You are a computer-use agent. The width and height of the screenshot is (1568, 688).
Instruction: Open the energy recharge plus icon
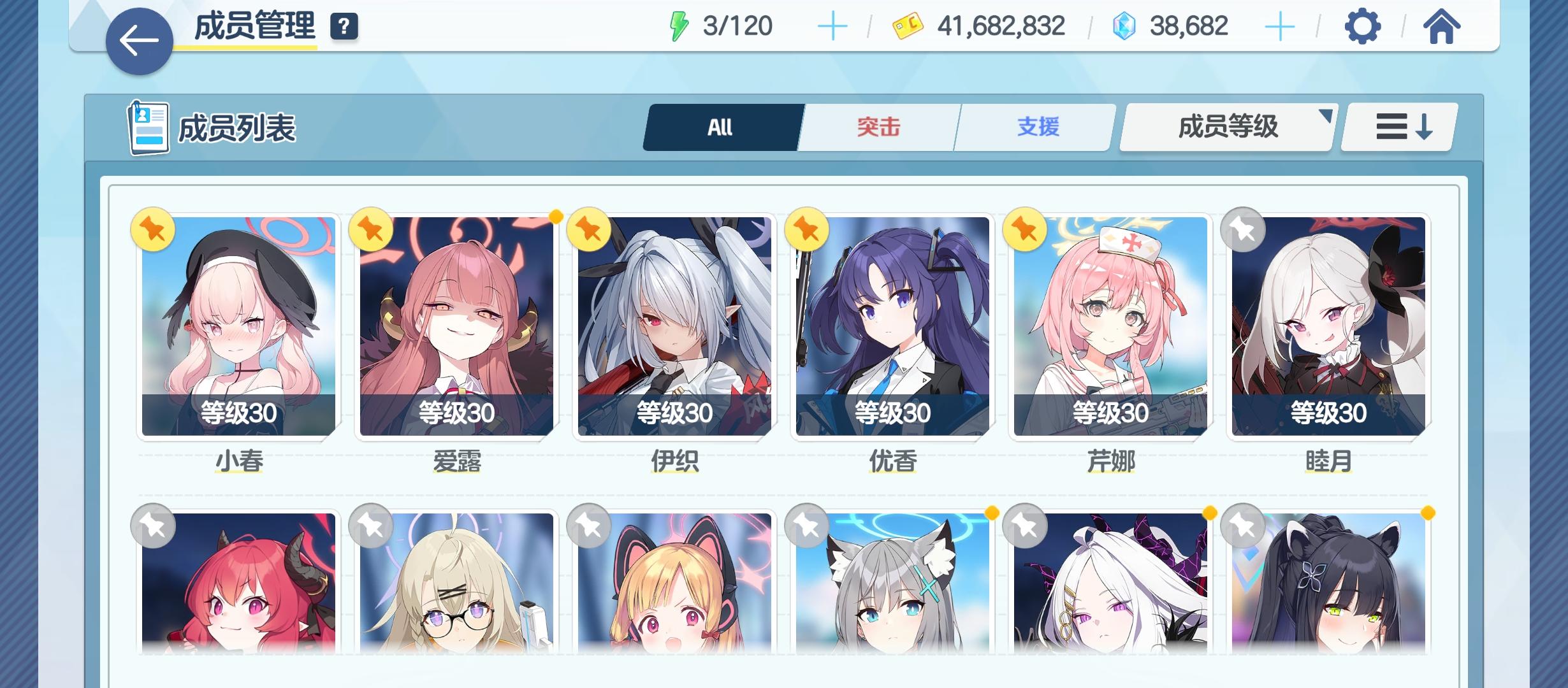[833, 25]
